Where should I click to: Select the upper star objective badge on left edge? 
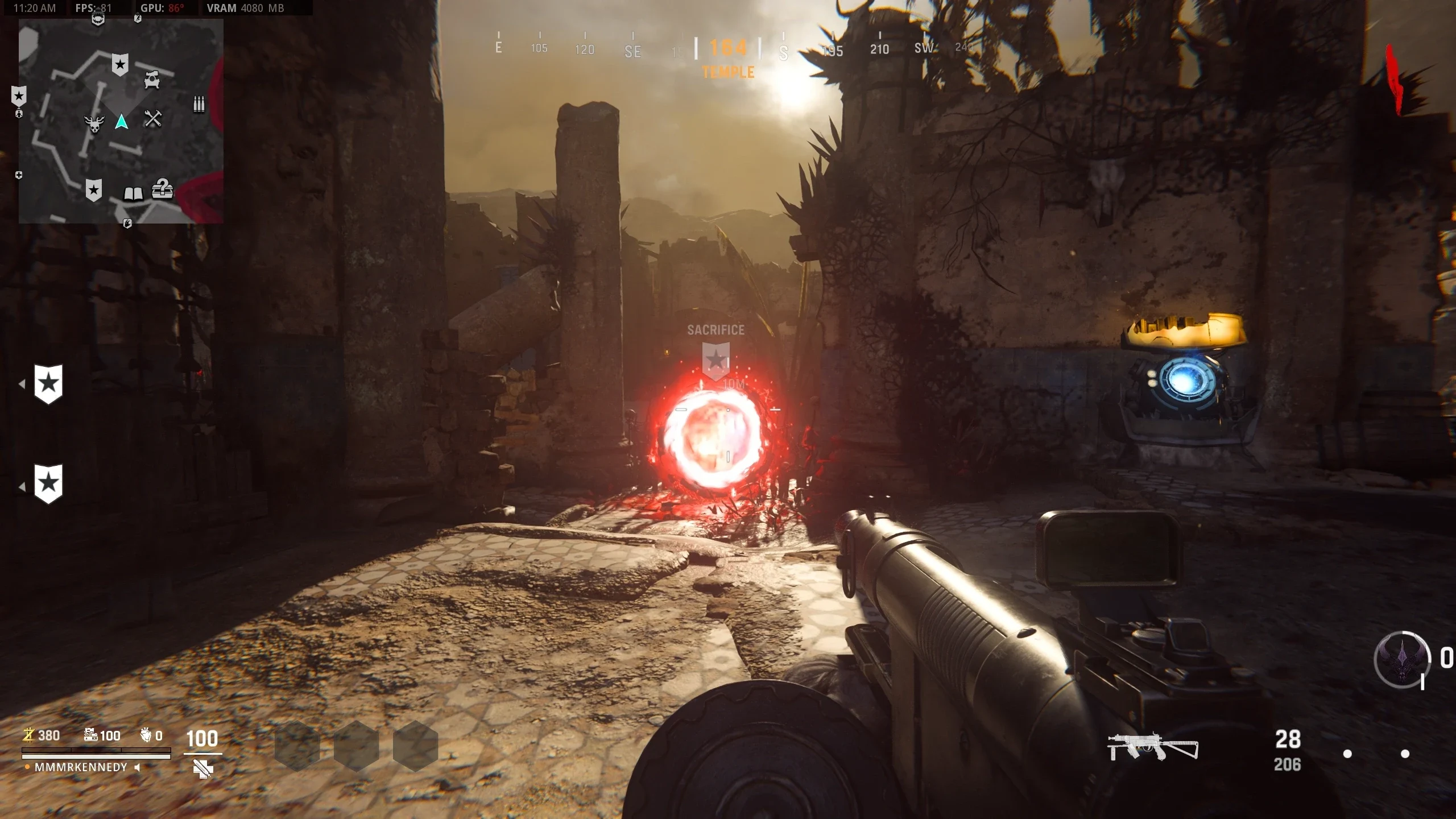pyautogui.click(x=48, y=384)
